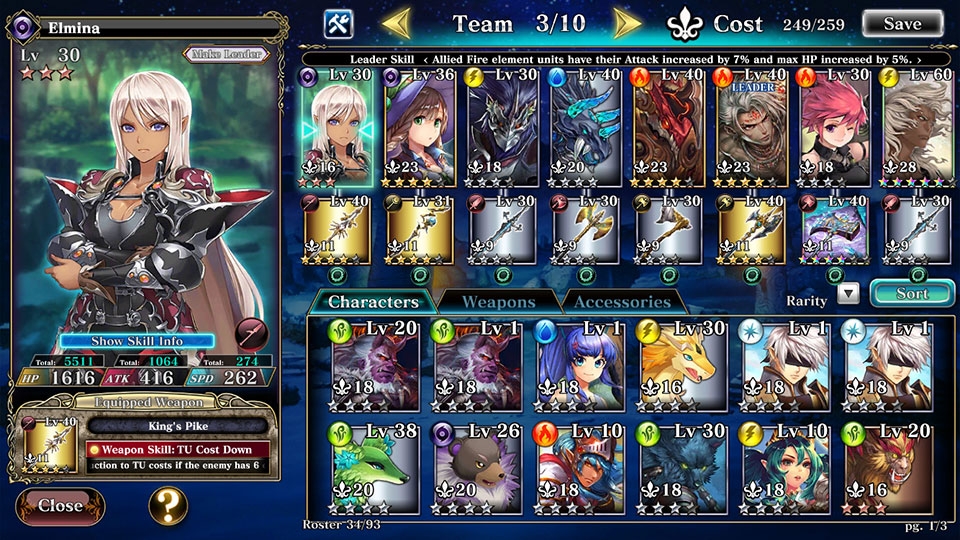The width and height of the screenshot is (960, 540).
Task: Sort the character roster
Action: click(x=911, y=293)
